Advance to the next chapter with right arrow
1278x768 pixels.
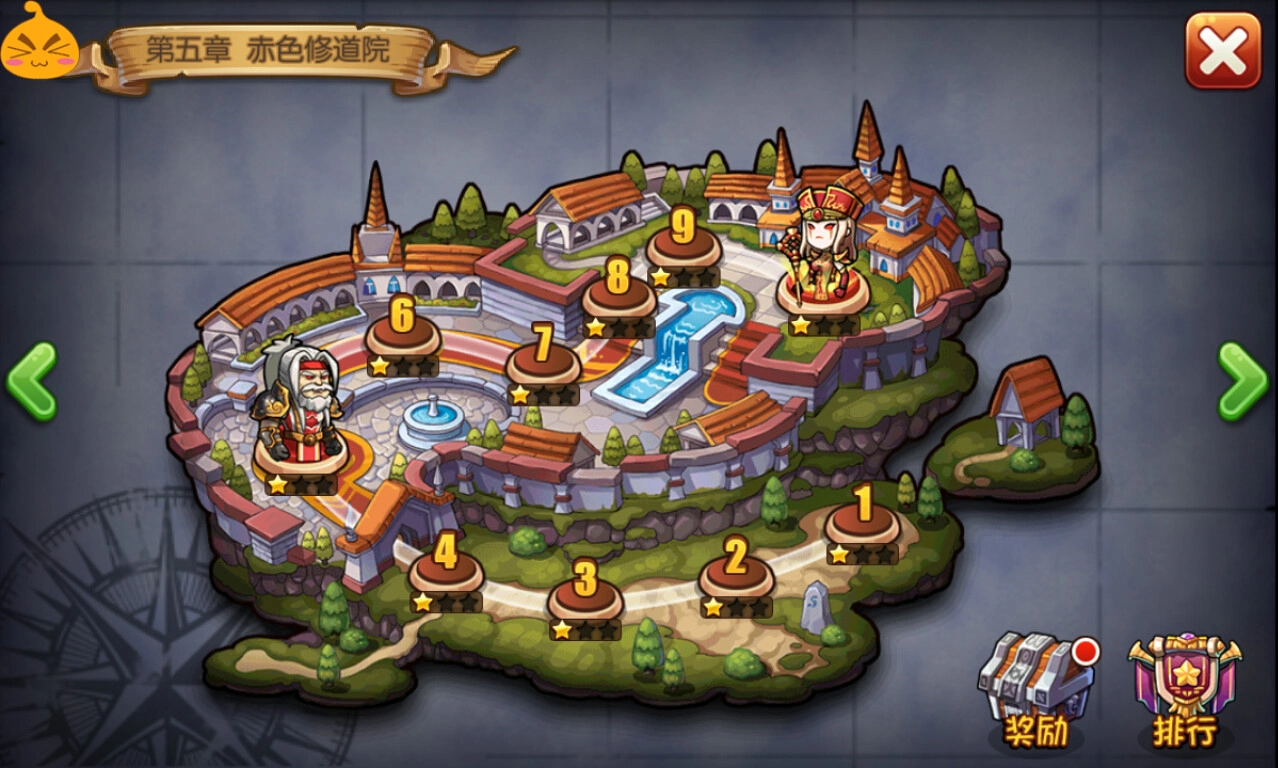click(1243, 381)
